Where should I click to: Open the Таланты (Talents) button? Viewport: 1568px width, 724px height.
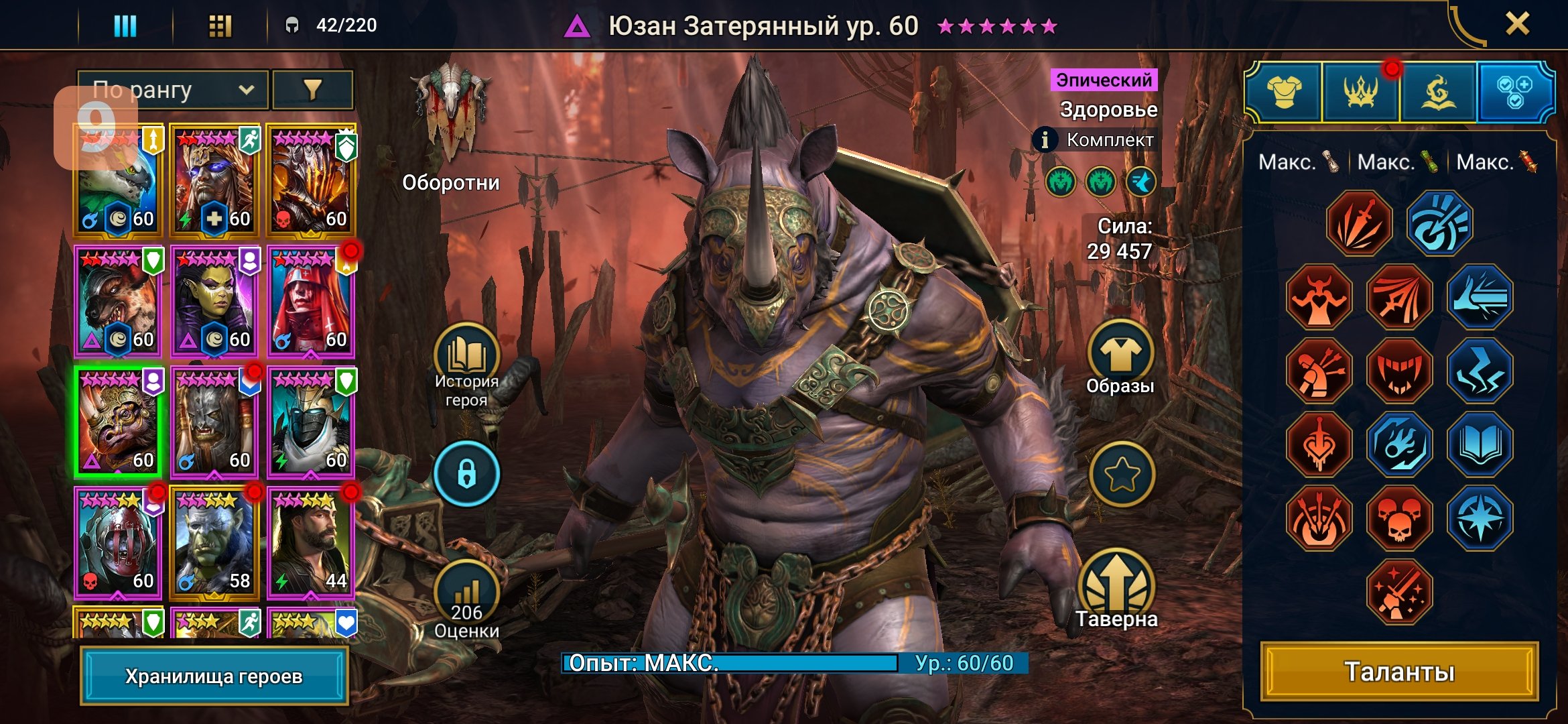click(1399, 672)
